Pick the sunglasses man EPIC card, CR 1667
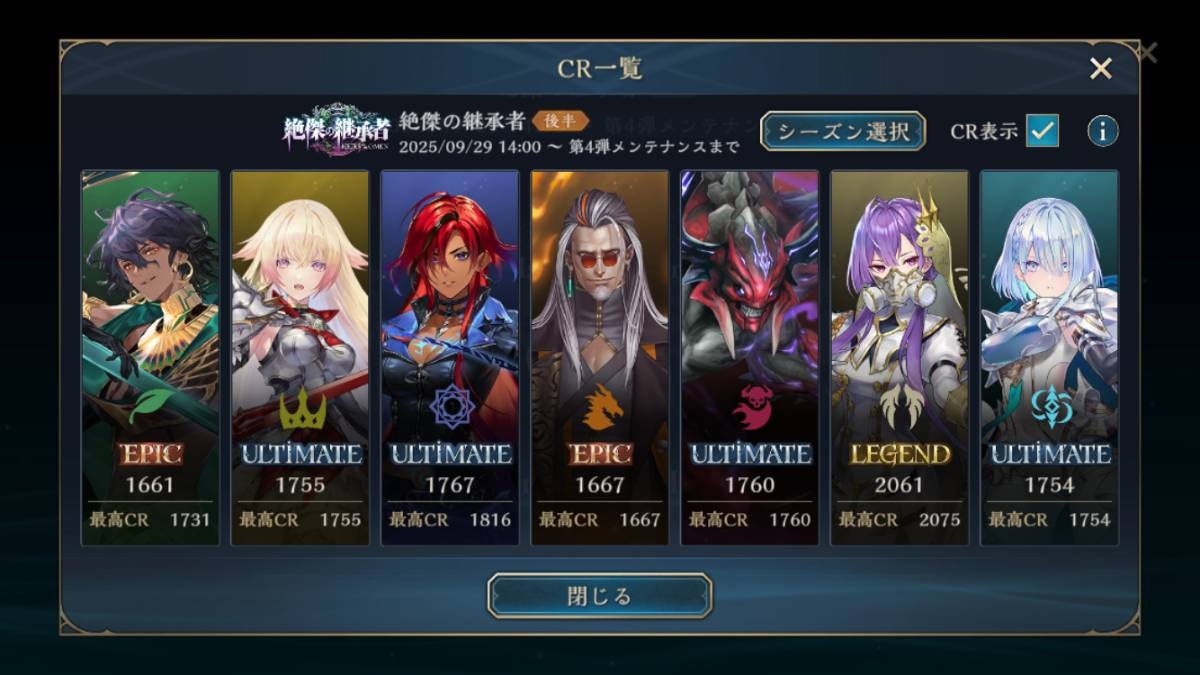Screen dimensions: 1200x675 click(x=600, y=357)
